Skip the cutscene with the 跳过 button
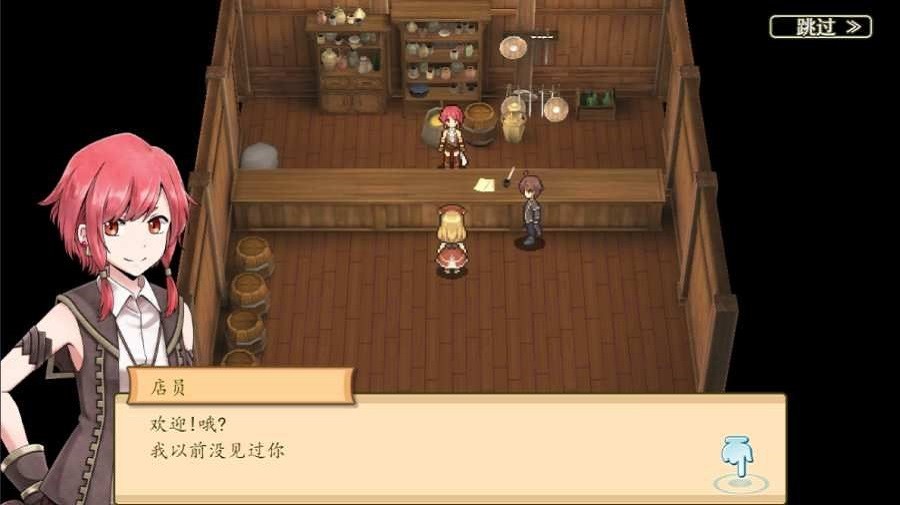Image resolution: width=900 pixels, height=505 pixels. pos(820,27)
